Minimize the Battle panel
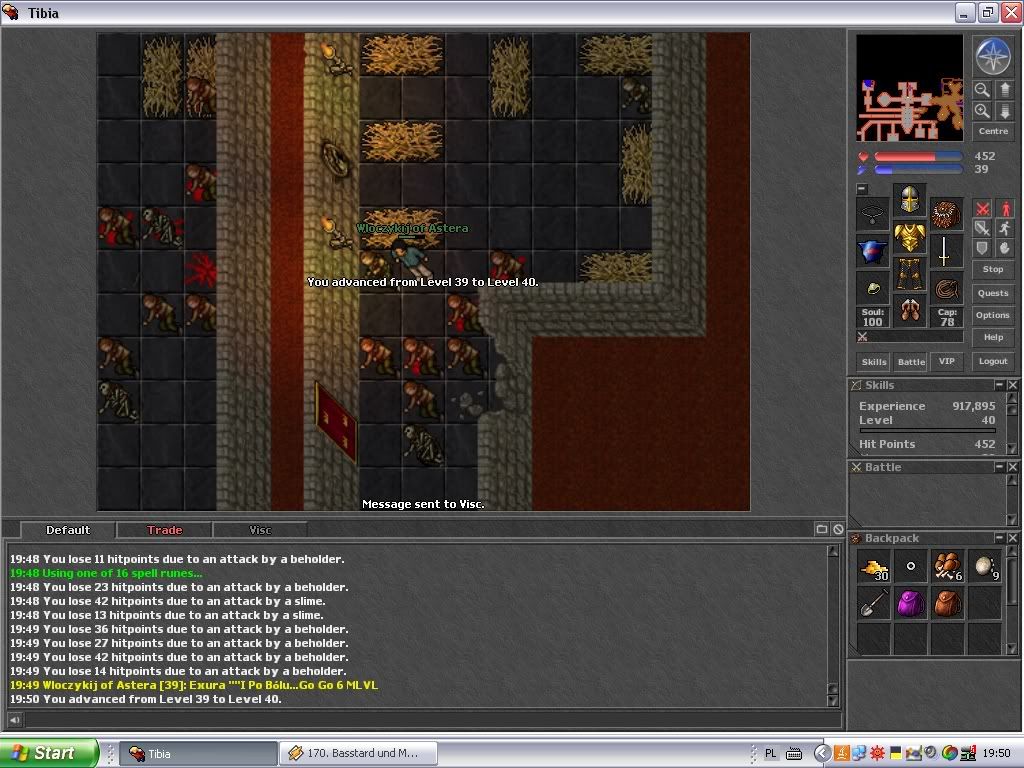The width and height of the screenshot is (1024, 768). tap(998, 467)
